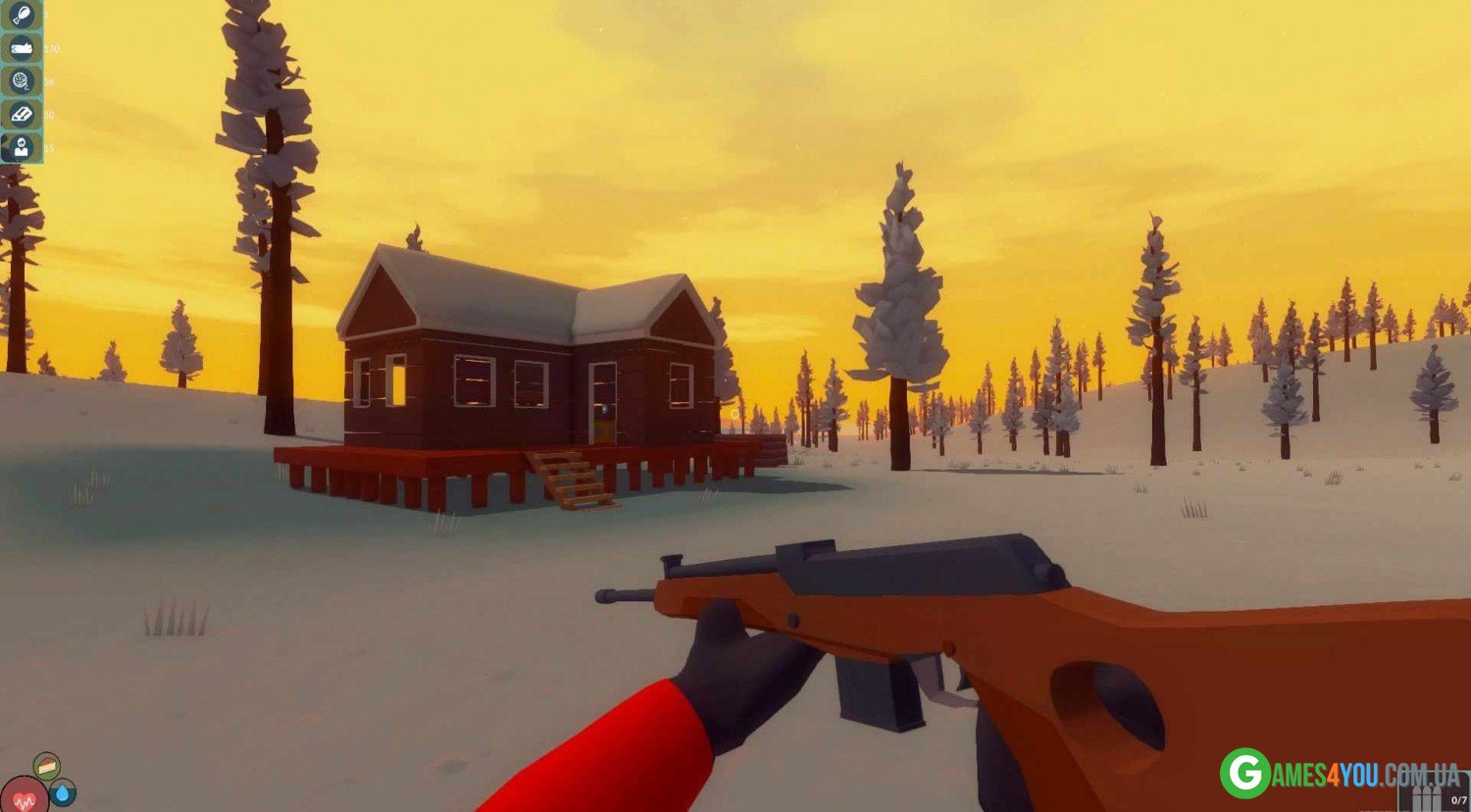Select the wood log resource icon

tap(21, 48)
